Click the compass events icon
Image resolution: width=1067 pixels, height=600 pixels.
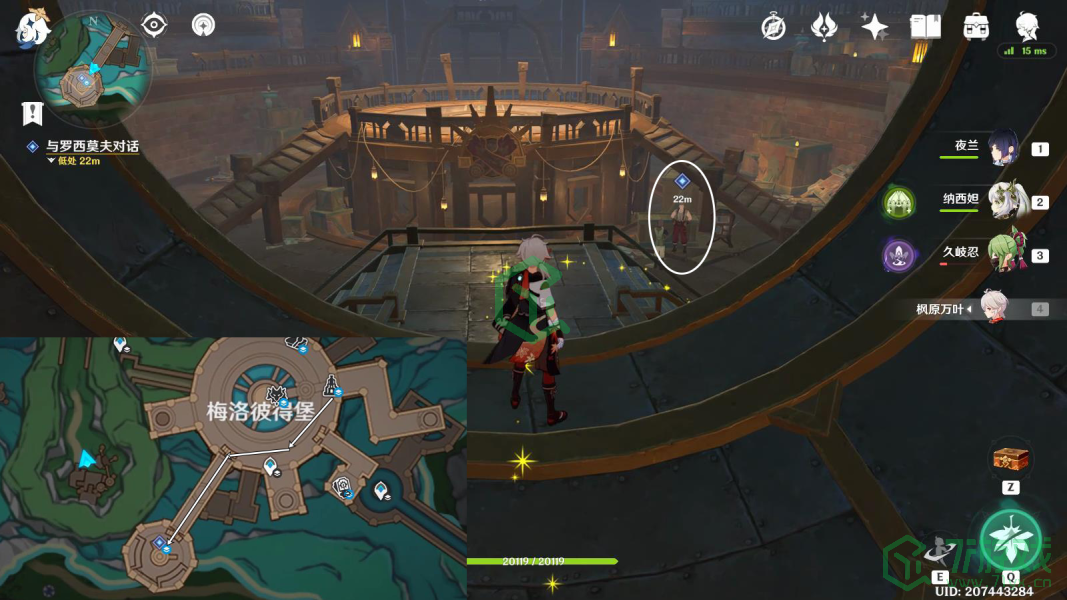[773, 27]
